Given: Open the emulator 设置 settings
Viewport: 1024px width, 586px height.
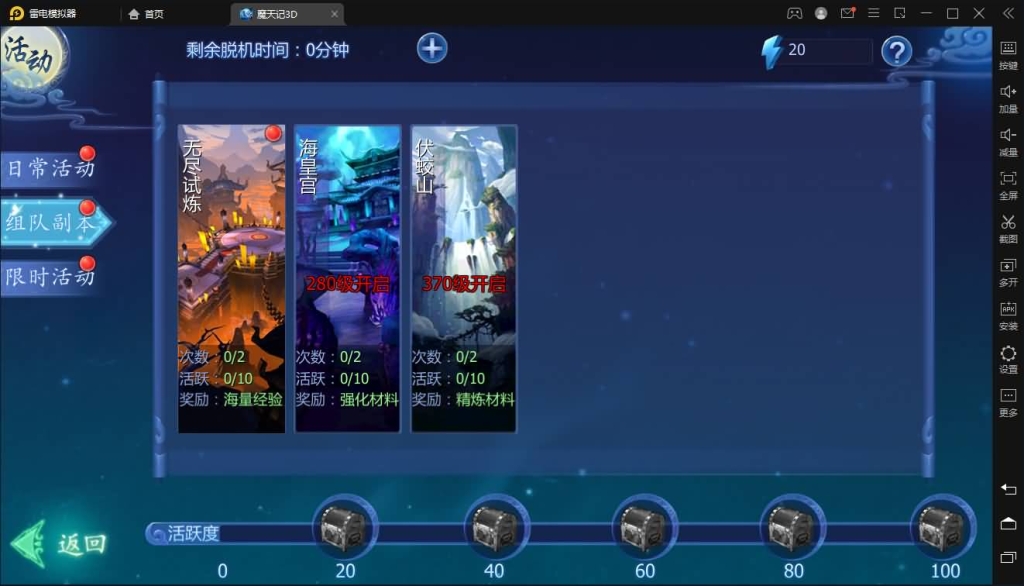Looking at the screenshot, I should point(1008,358).
